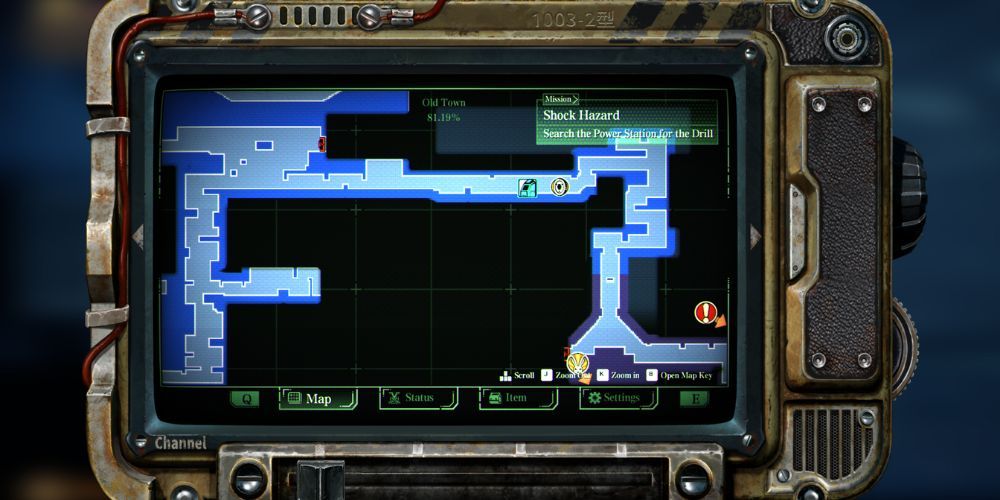Image resolution: width=1000 pixels, height=500 pixels.
Task: Go to the Settings tab
Action: tap(618, 398)
